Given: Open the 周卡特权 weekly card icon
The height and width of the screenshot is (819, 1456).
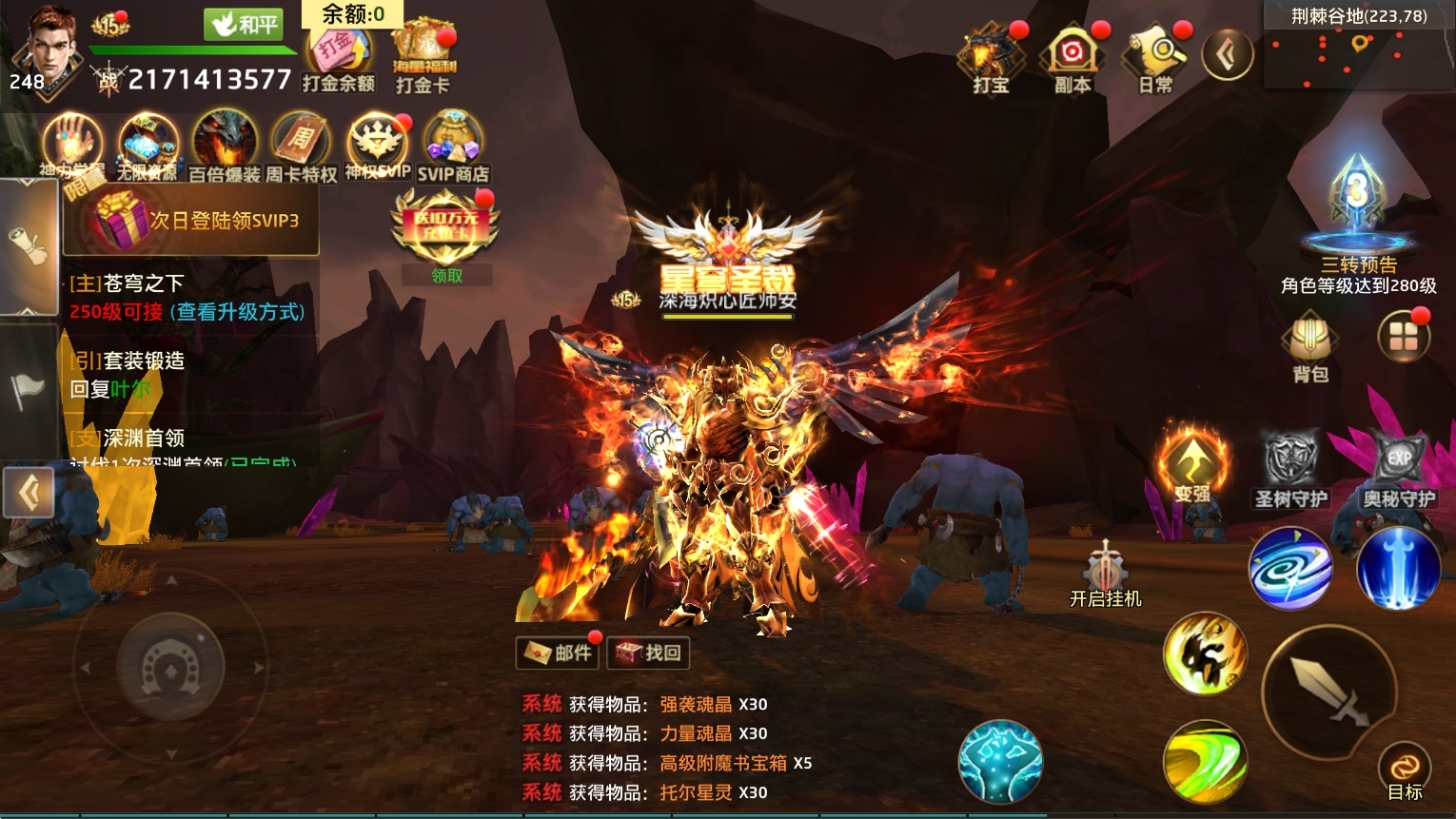Looking at the screenshot, I should [x=301, y=147].
